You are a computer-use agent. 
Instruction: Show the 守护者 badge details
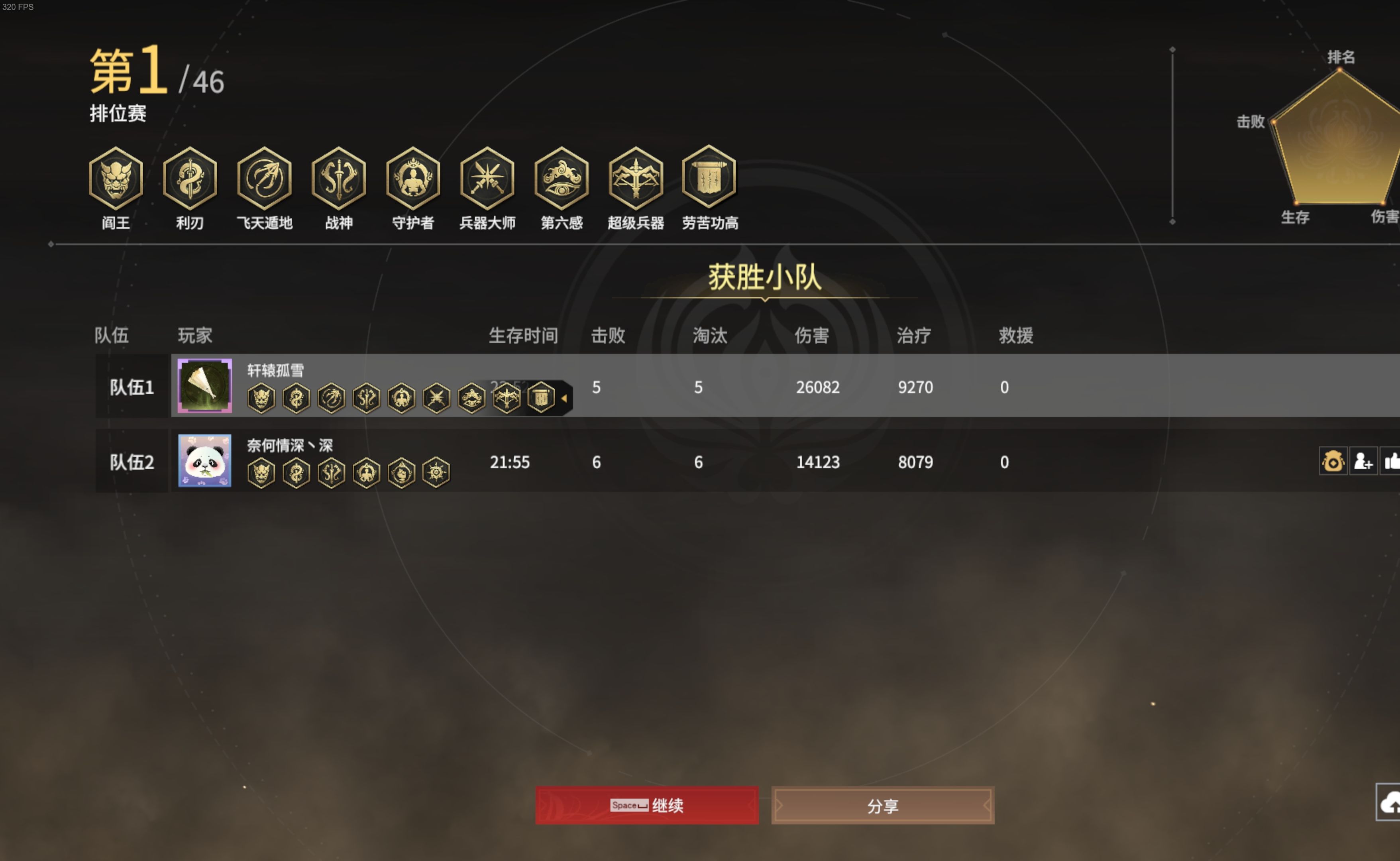coord(413,178)
